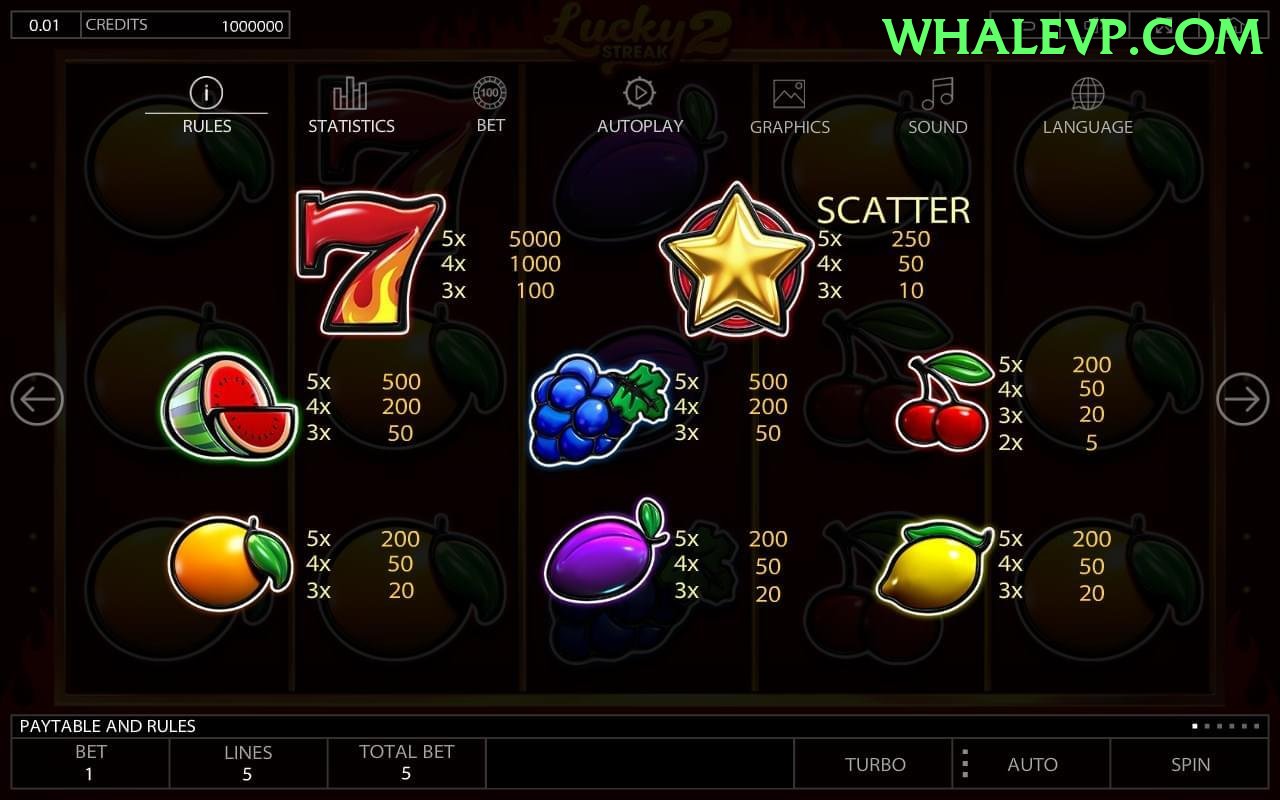Go back using the left arrow

coord(38,398)
